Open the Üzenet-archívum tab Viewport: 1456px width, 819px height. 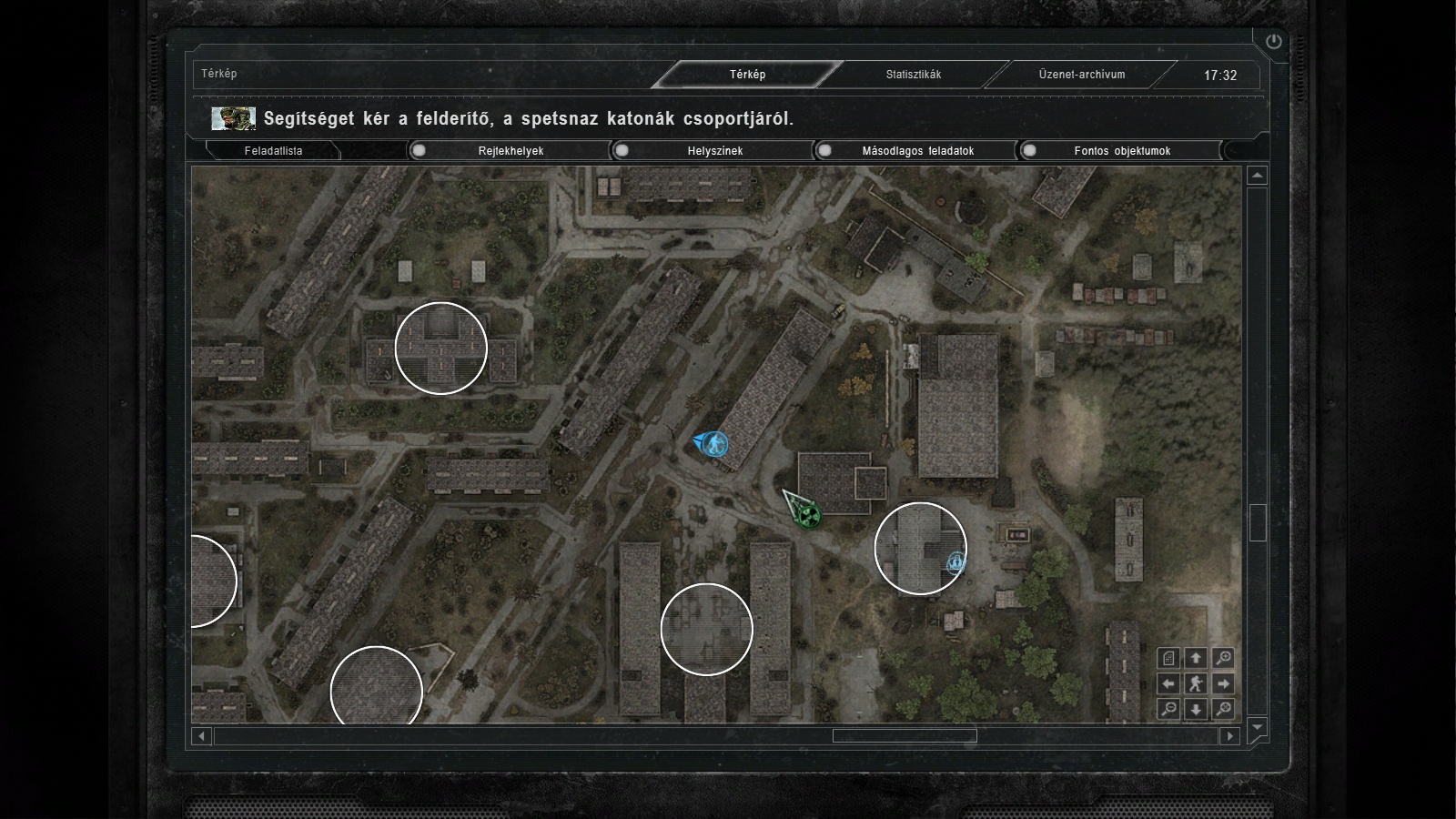[x=1082, y=75]
